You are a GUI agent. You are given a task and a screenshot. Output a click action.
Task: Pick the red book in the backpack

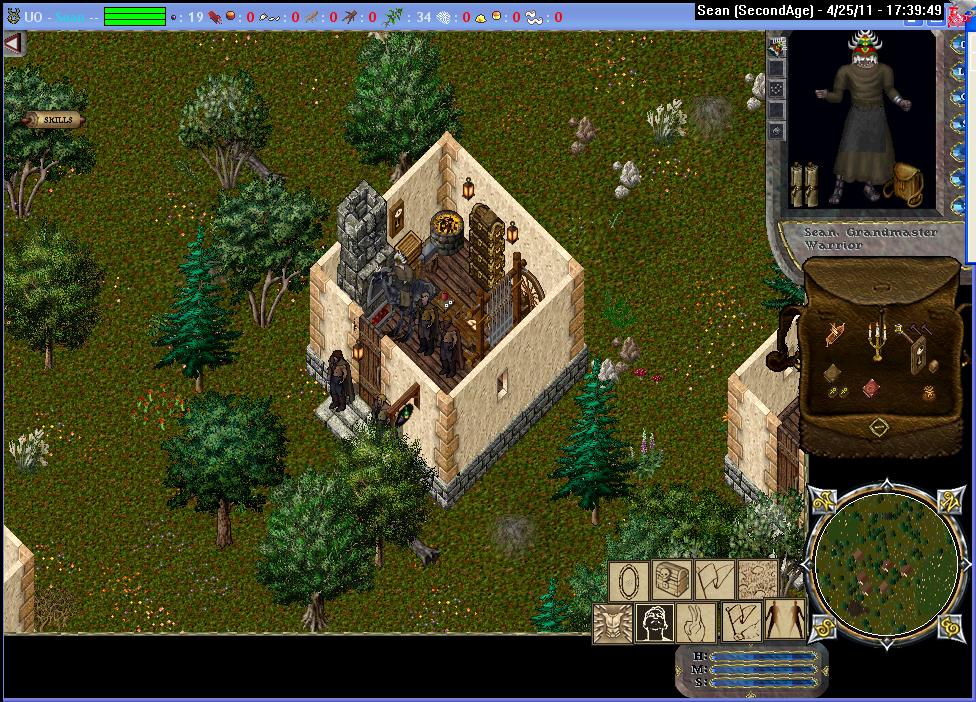coord(871,386)
